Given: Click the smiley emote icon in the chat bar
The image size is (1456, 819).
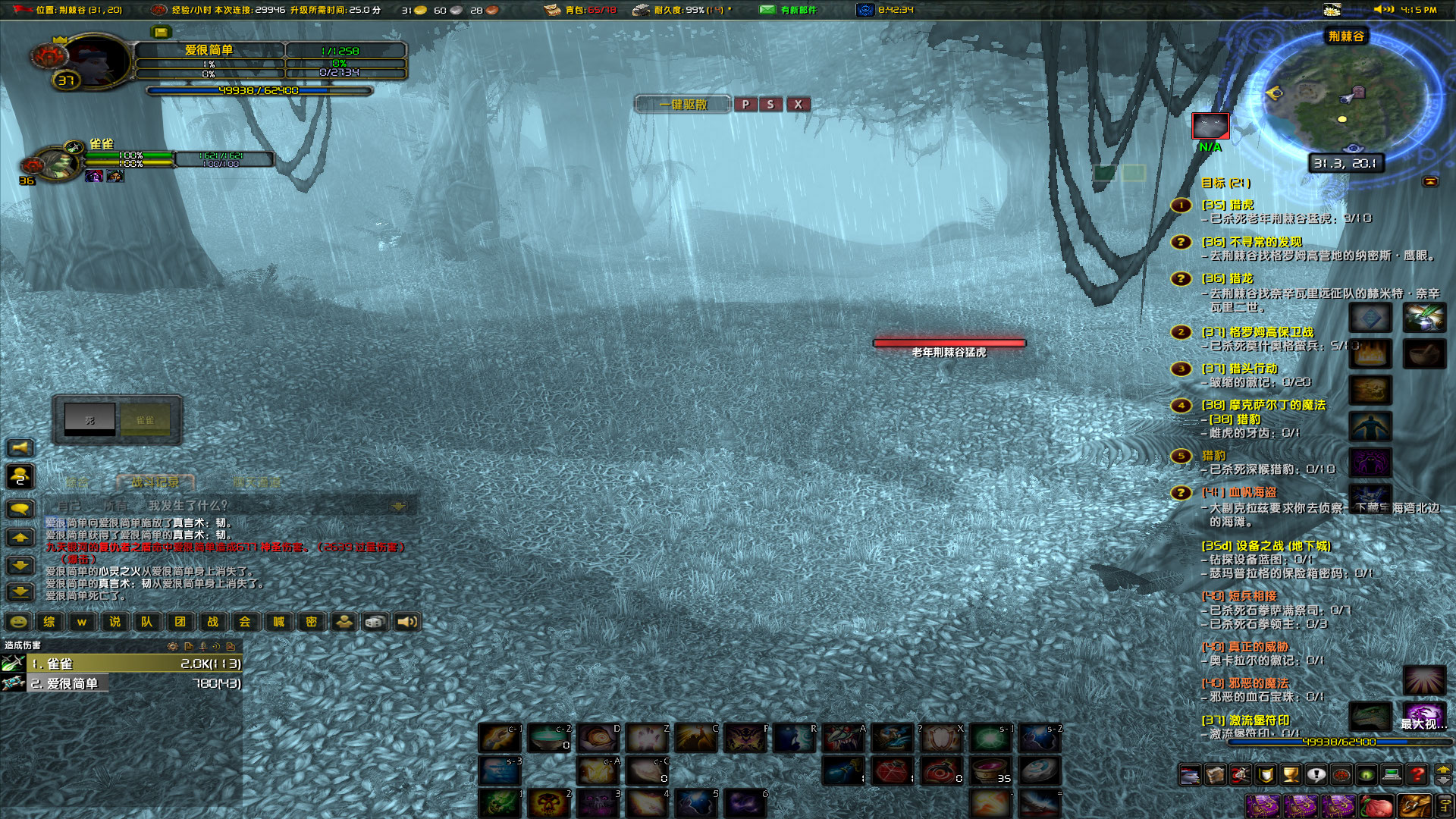Looking at the screenshot, I should (x=17, y=622).
